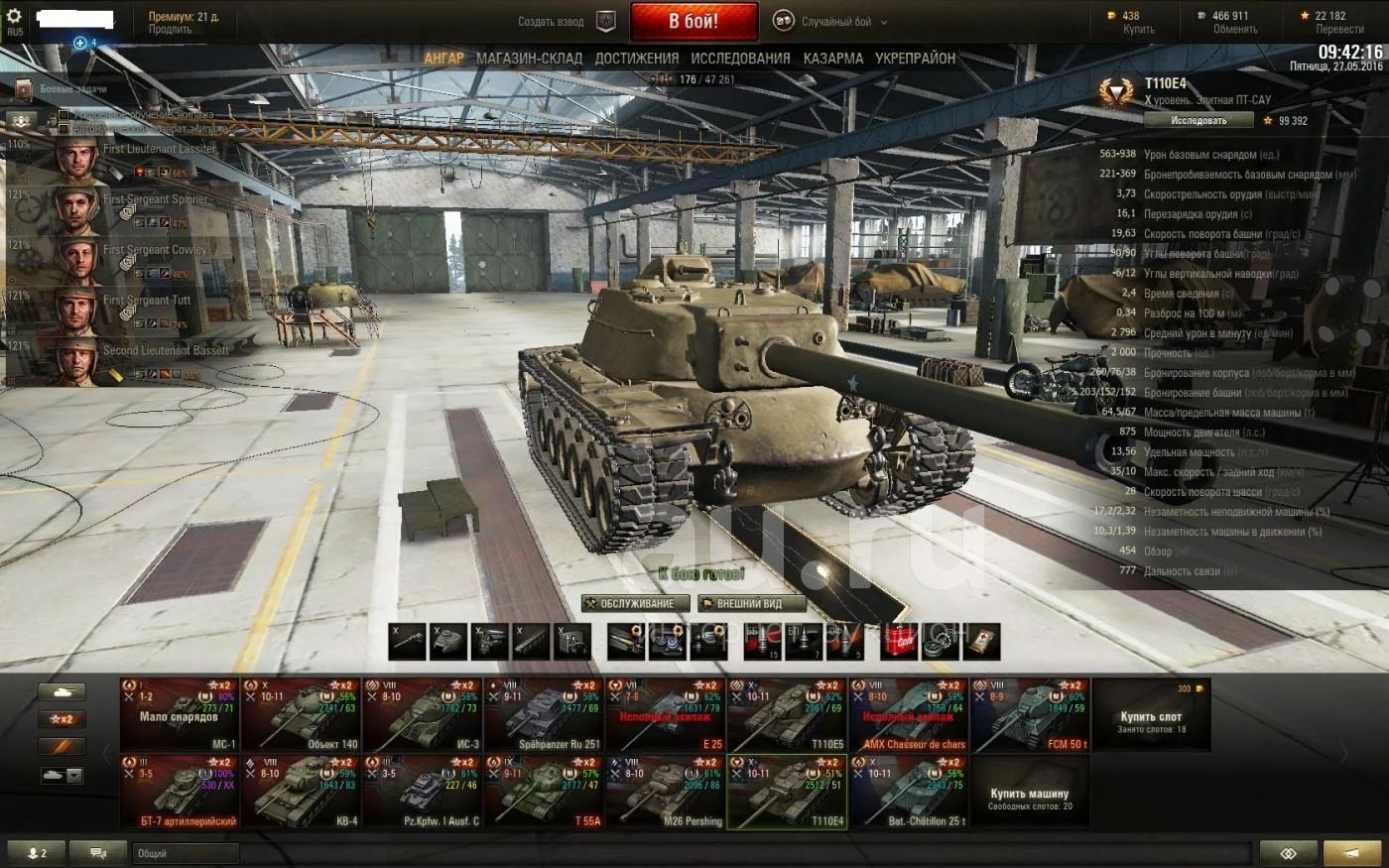
Task: Go to the Казарма tab
Action: (x=833, y=59)
